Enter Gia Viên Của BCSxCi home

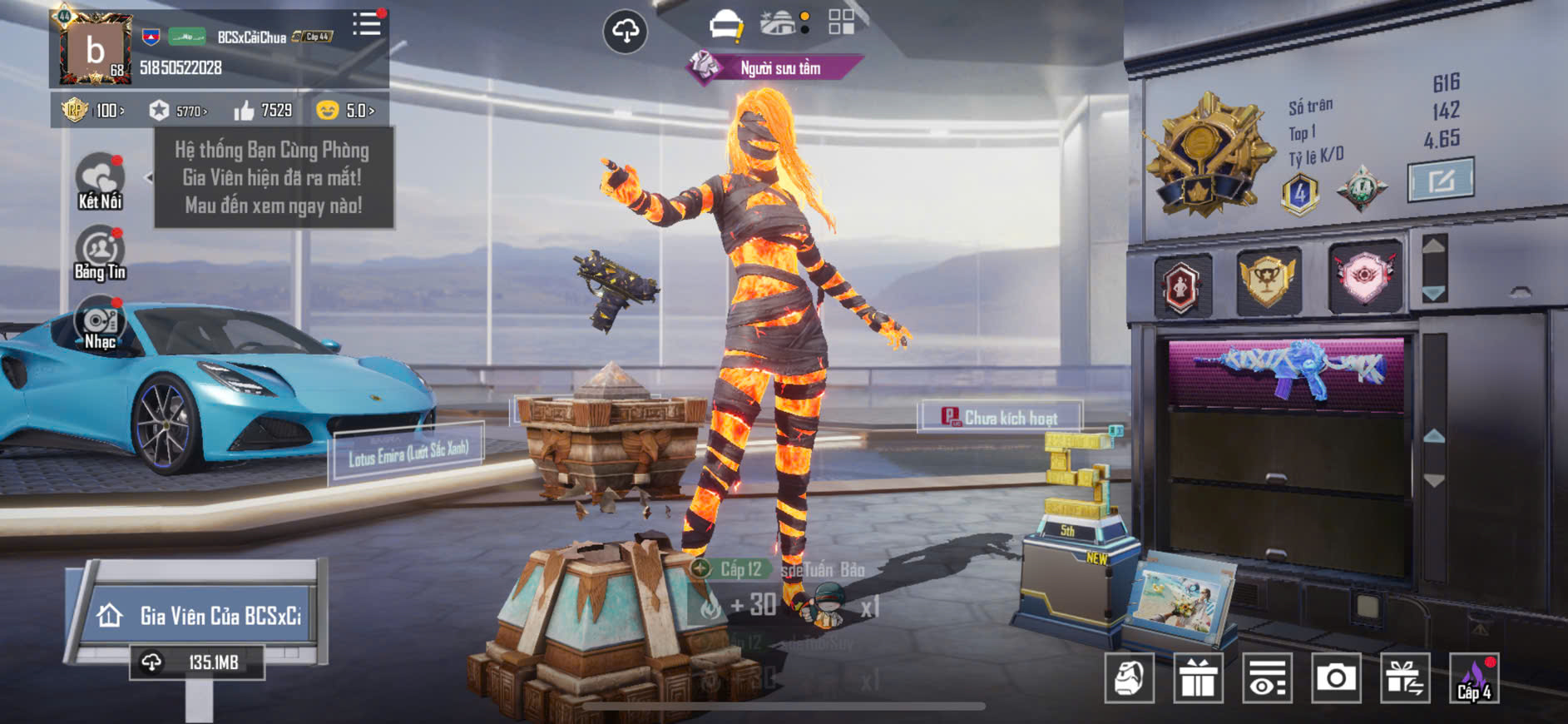click(198, 615)
